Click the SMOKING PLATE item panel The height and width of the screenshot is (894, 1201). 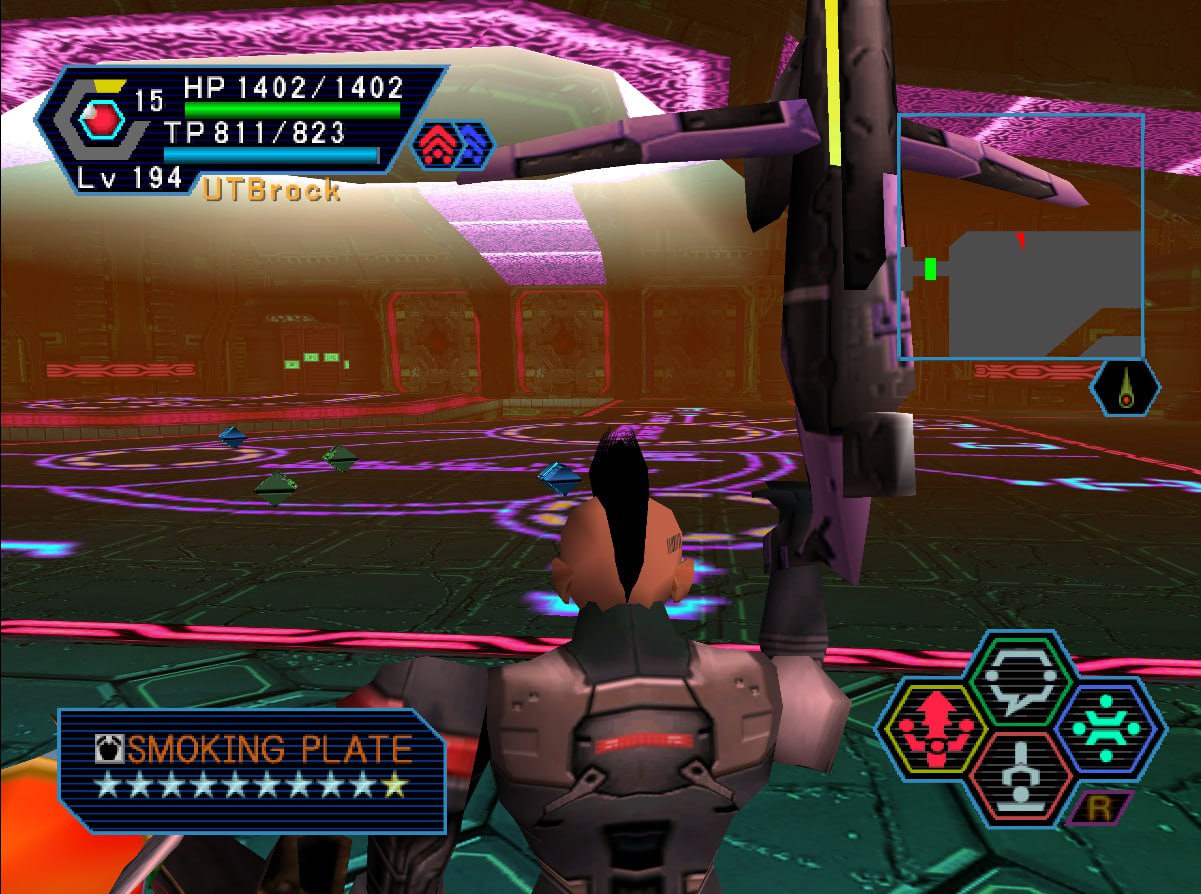pyautogui.click(x=251, y=769)
